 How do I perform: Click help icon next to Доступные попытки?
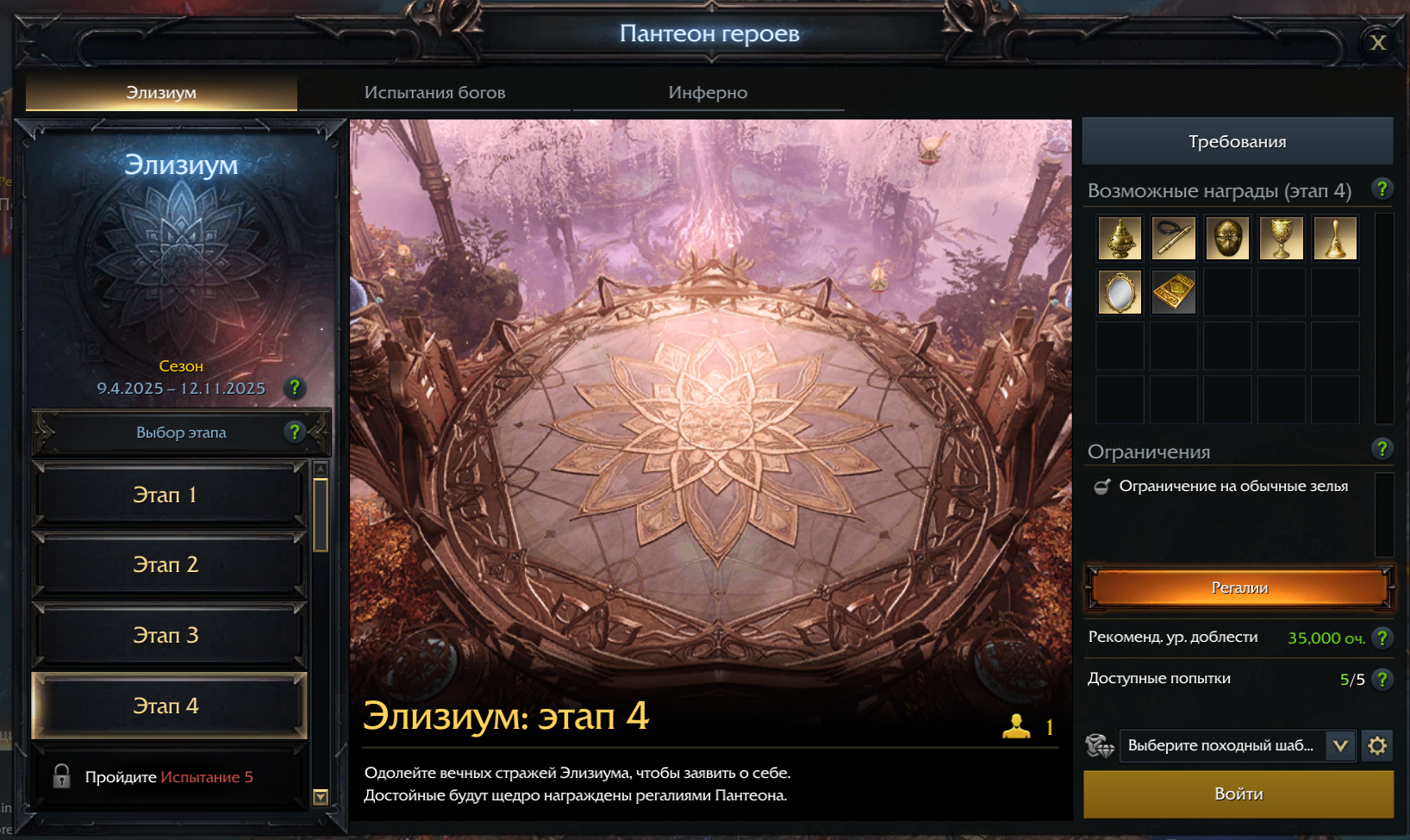1383,679
